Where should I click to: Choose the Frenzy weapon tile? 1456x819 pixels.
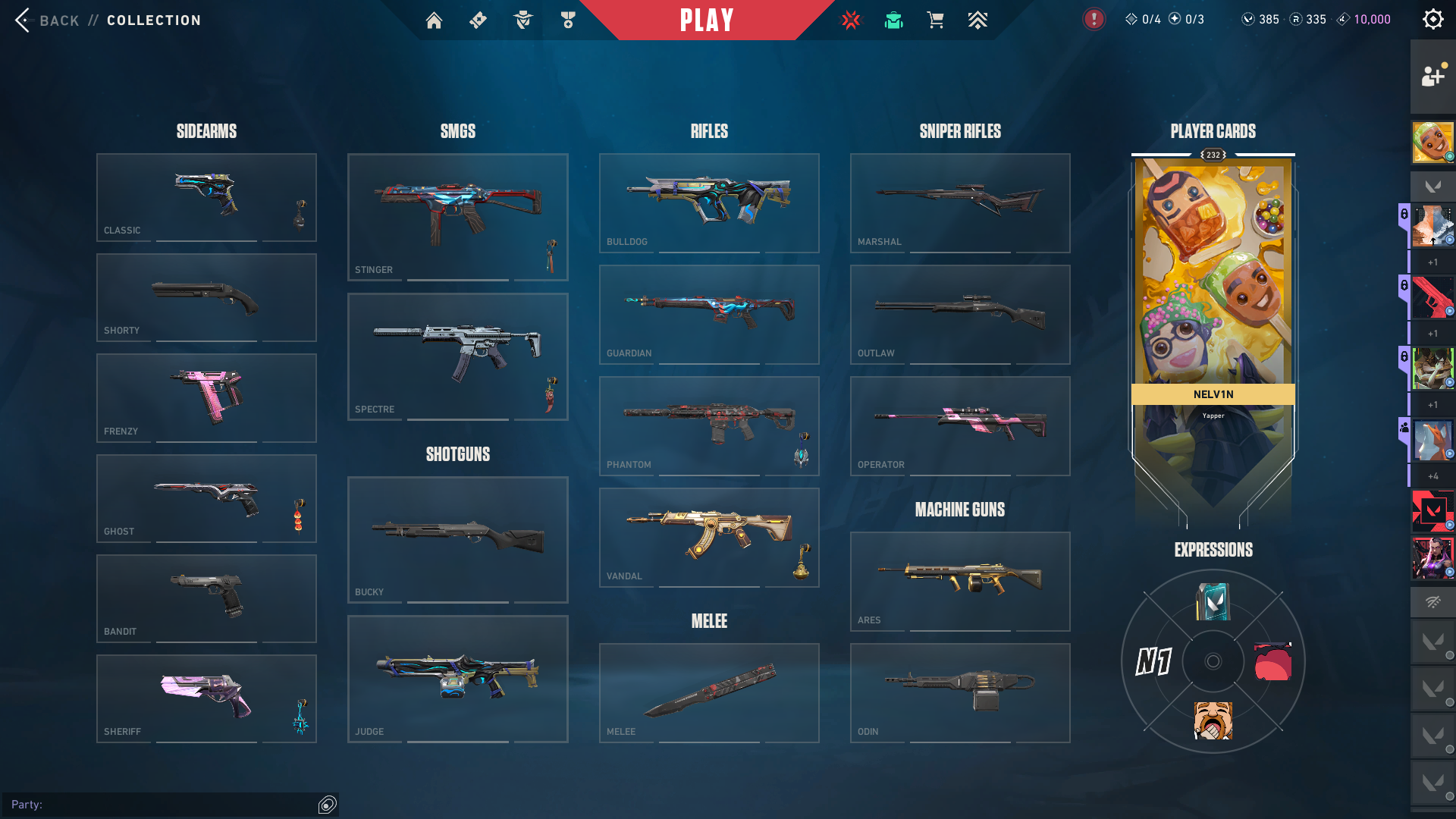[x=206, y=397]
